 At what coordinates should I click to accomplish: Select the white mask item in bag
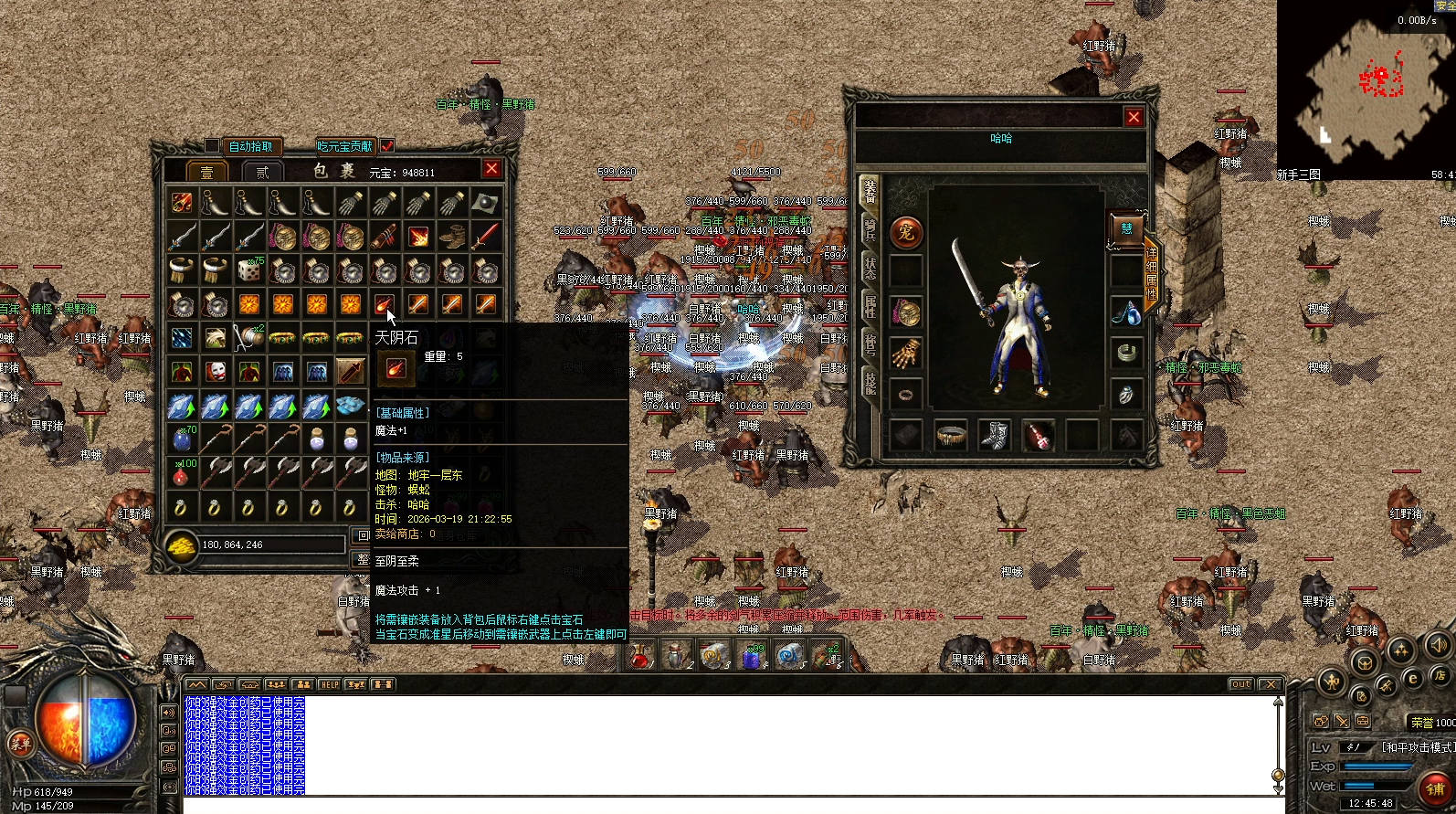pos(216,372)
